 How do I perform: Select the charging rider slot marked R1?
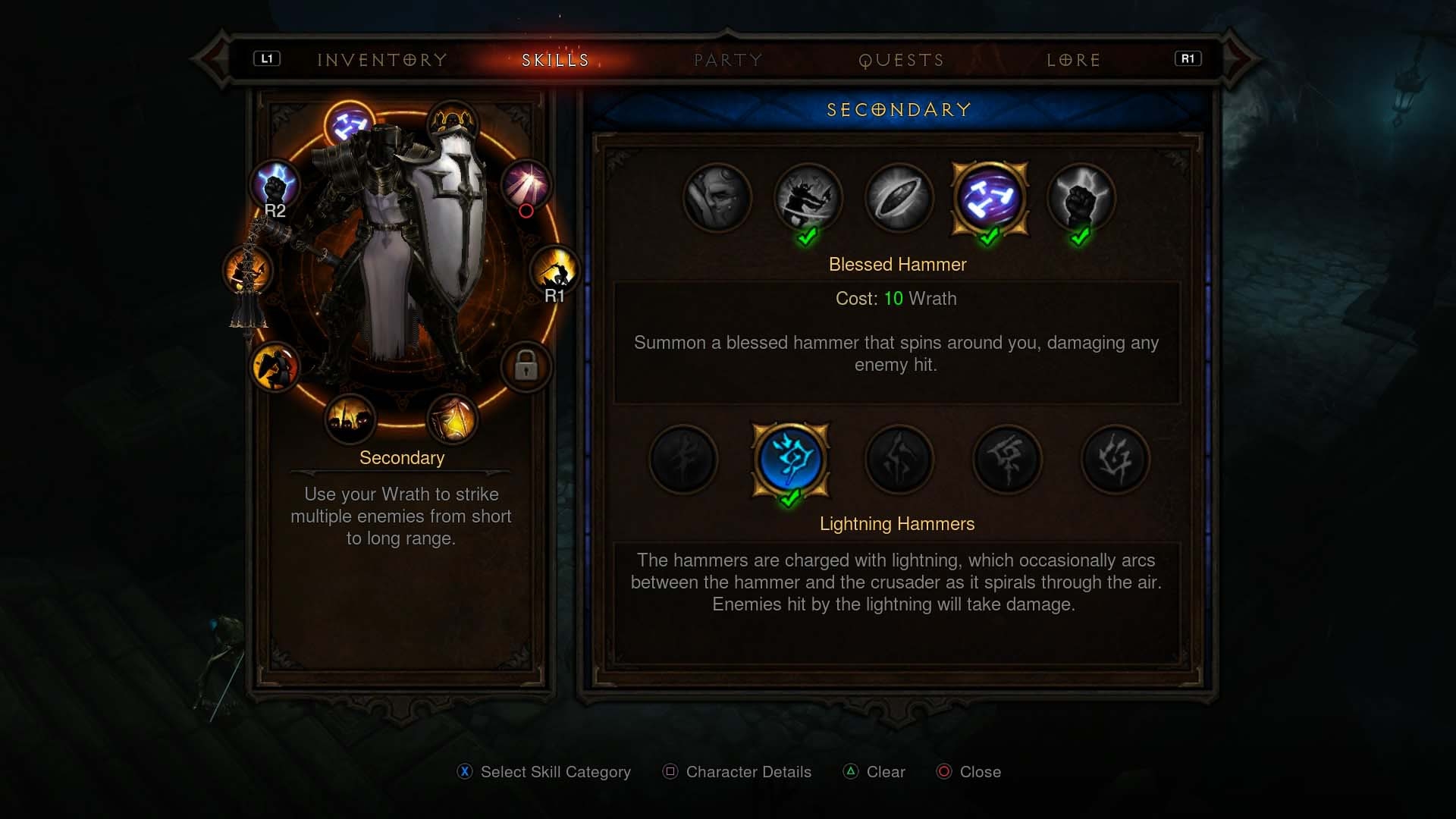pyautogui.click(x=554, y=271)
